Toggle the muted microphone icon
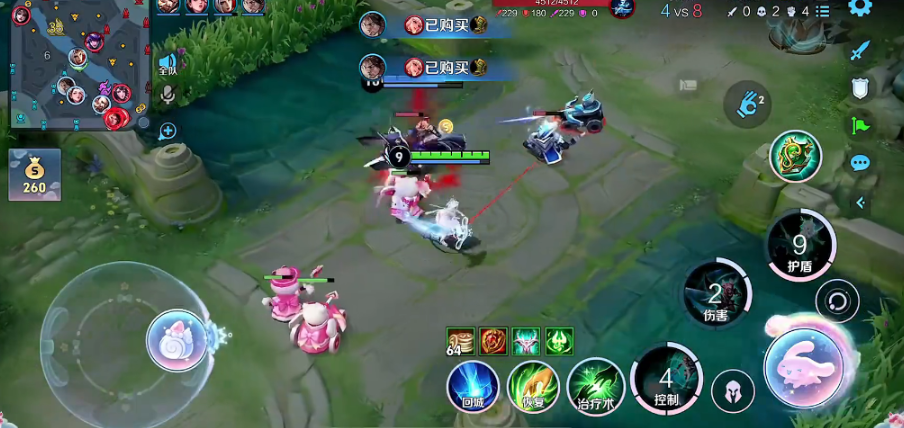The height and width of the screenshot is (428, 904). pyautogui.click(x=167, y=94)
